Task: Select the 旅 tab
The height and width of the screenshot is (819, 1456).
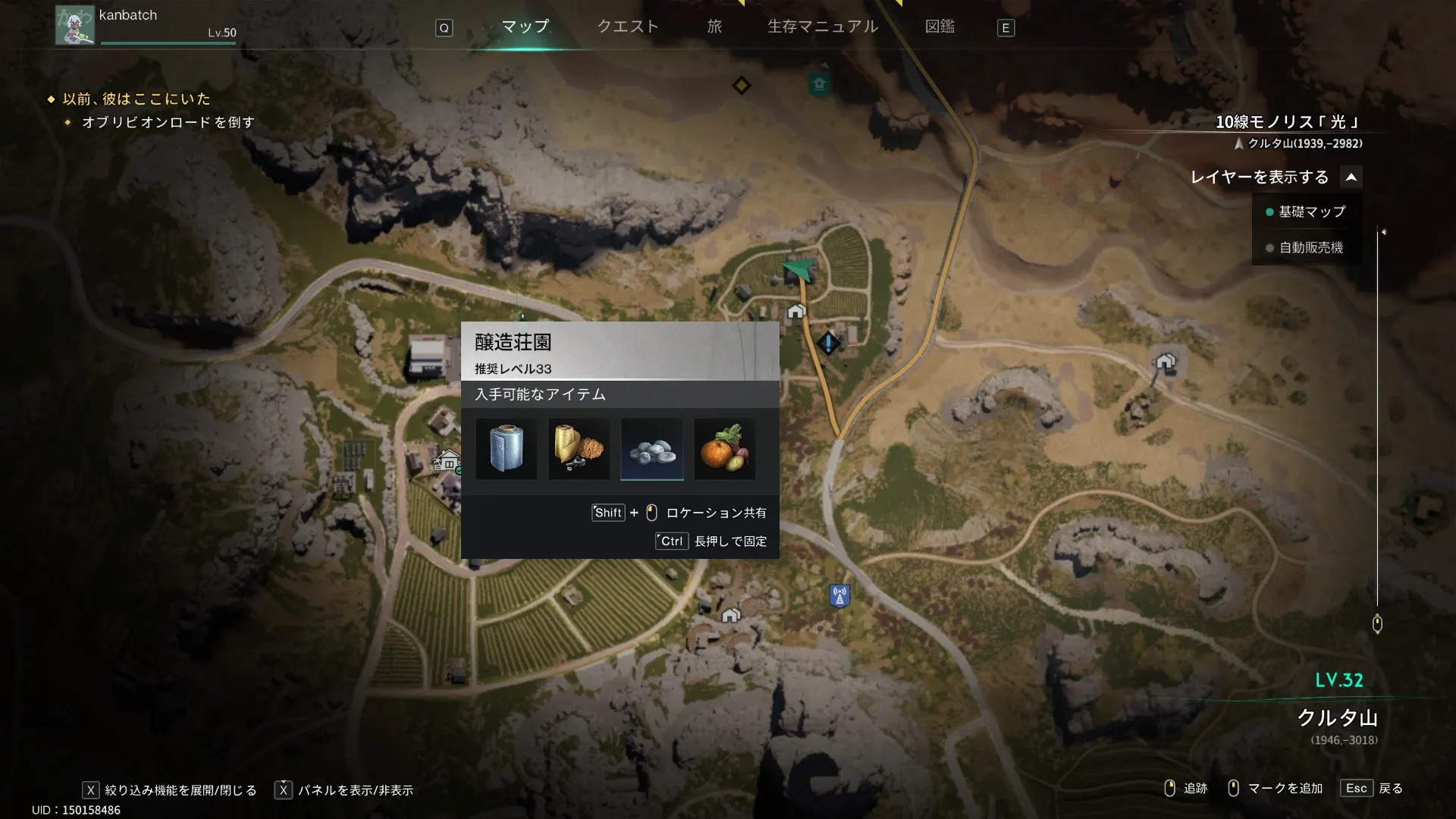Action: coord(714,27)
